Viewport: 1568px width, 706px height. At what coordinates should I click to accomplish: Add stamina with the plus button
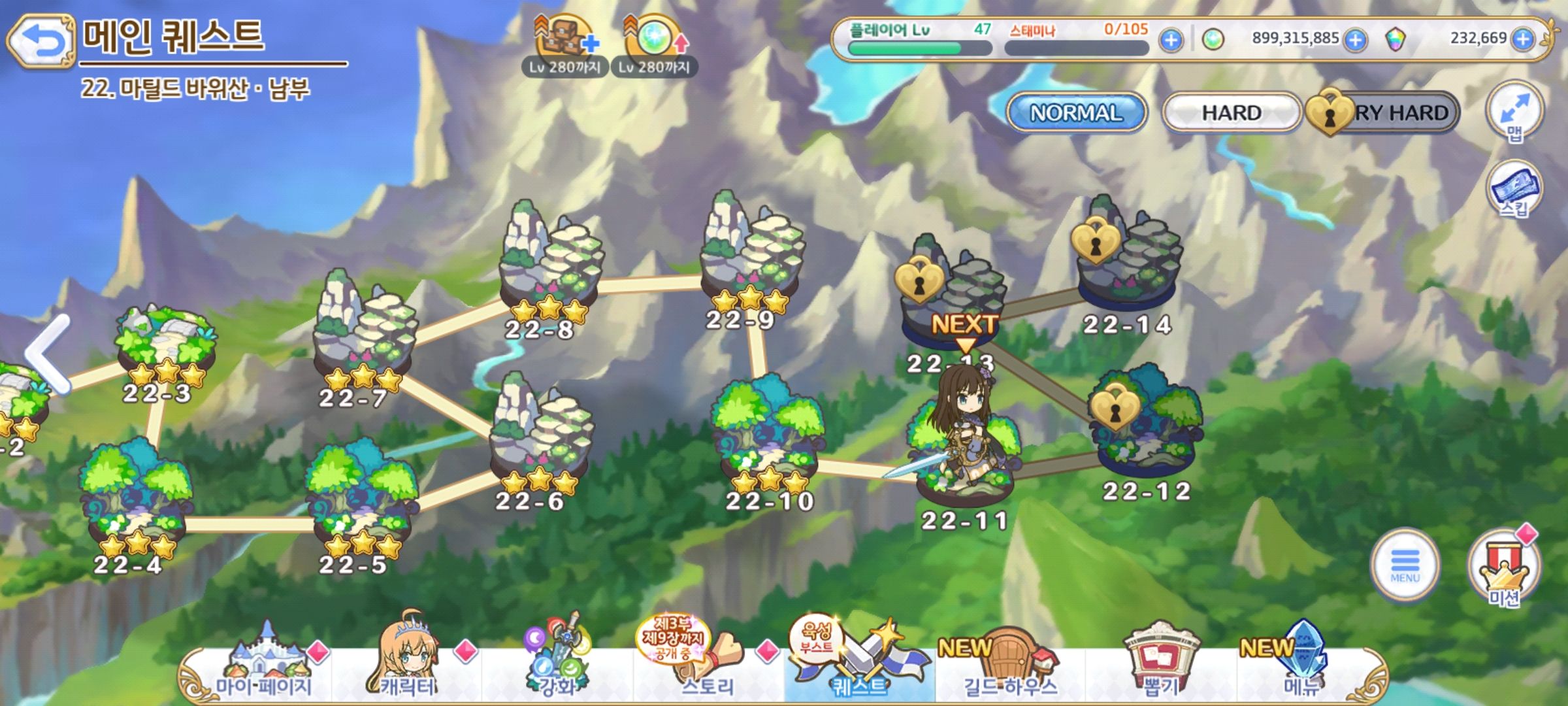point(1171,41)
